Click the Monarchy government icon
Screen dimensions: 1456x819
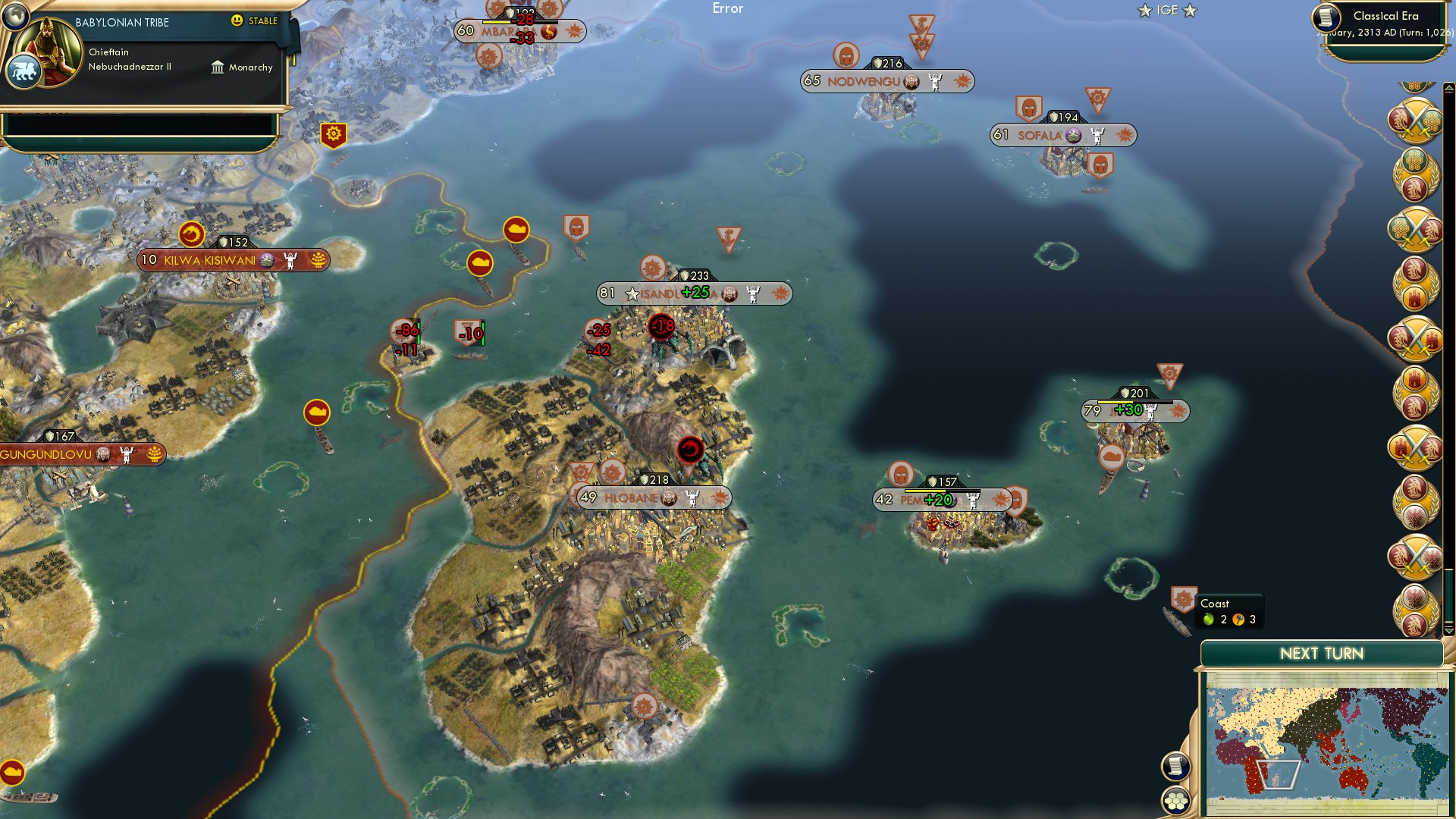[218, 67]
